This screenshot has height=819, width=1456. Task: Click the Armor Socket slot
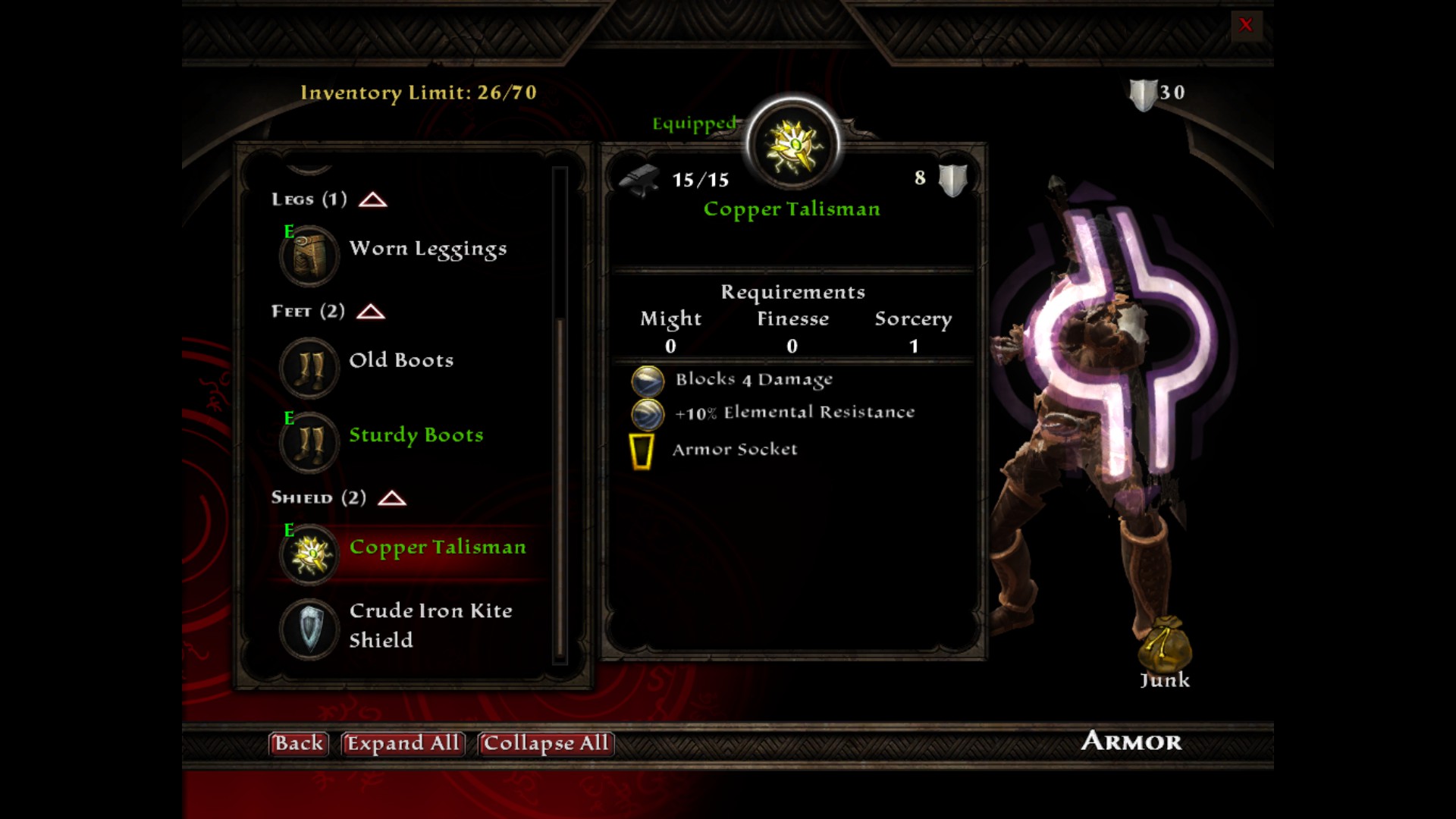tap(642, 450)
